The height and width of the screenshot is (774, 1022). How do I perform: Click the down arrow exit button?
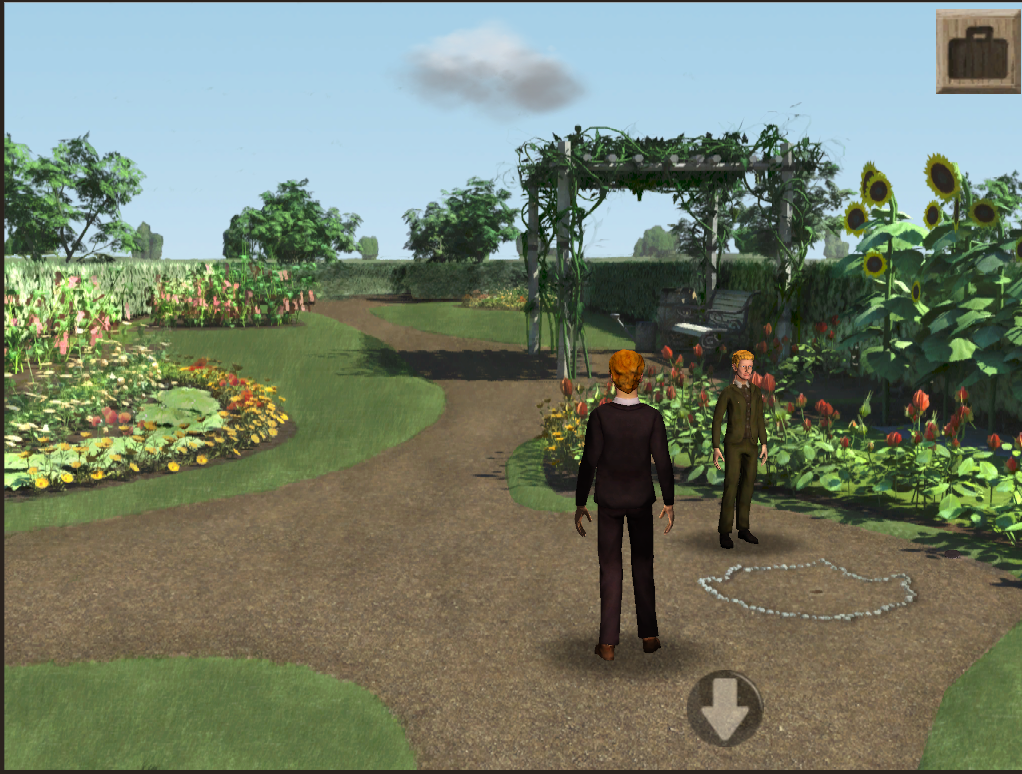[724, 708]
